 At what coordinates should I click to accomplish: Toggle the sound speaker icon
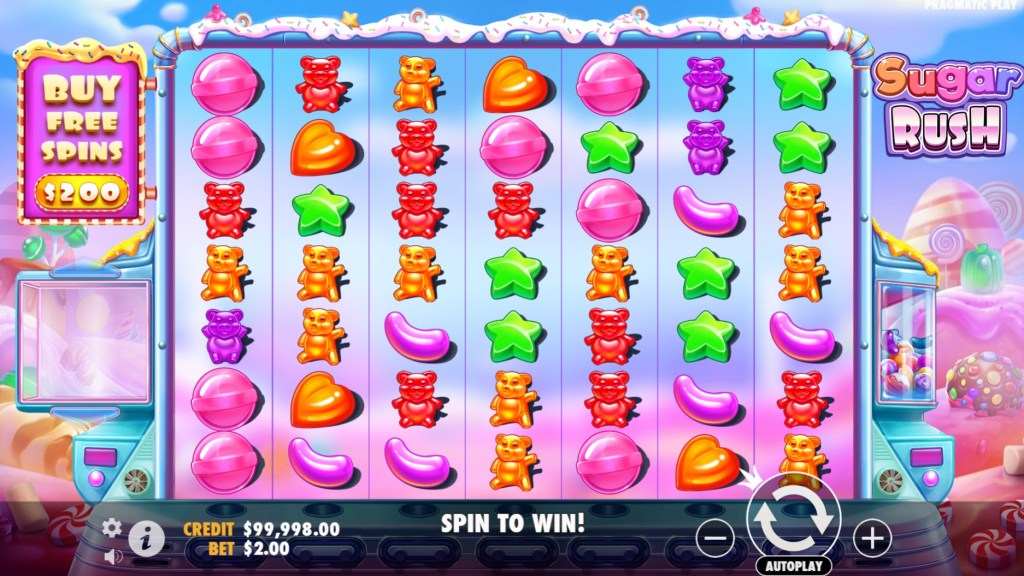(x=112, y=555)
